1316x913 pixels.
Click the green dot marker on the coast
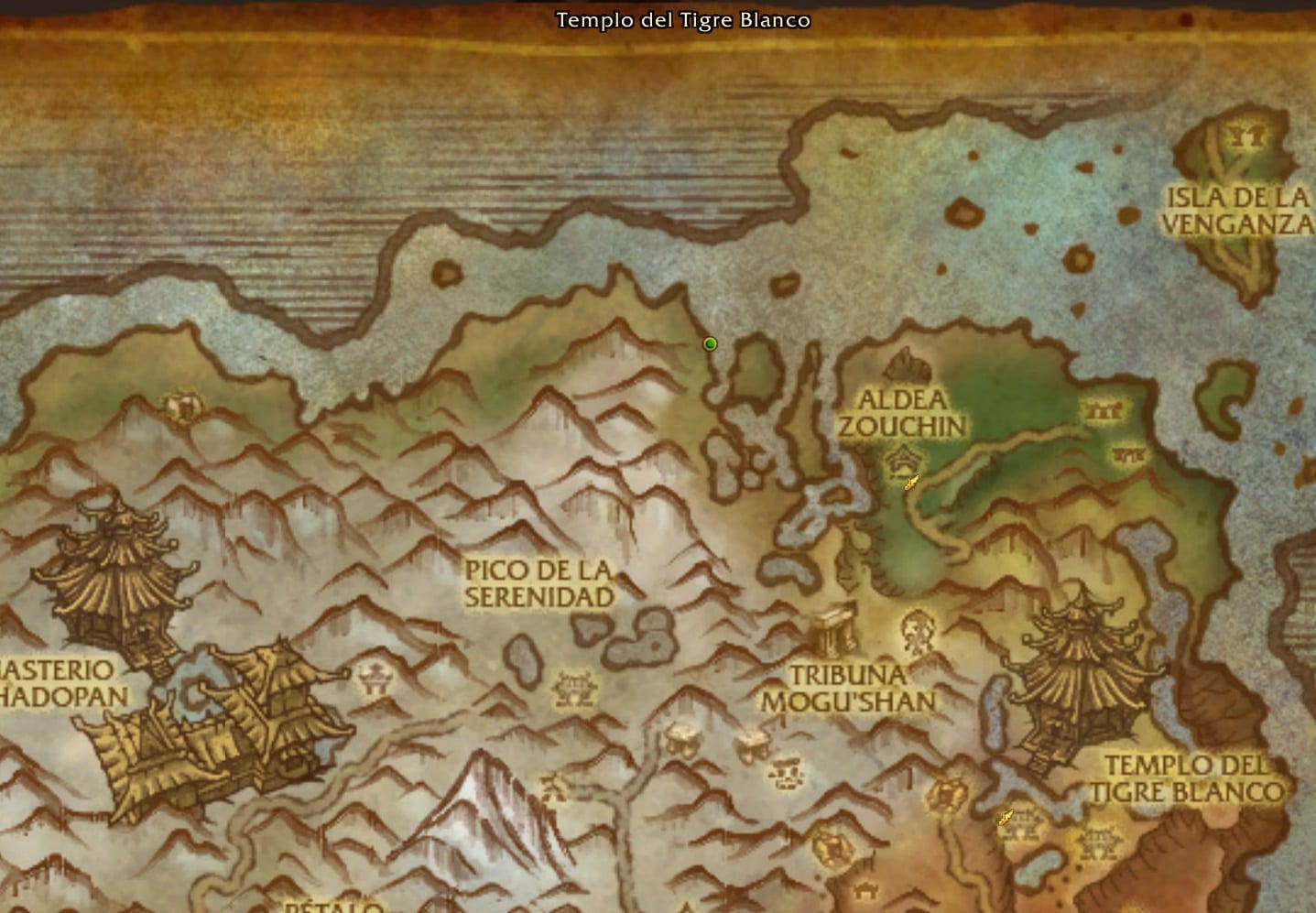point(710,344)
